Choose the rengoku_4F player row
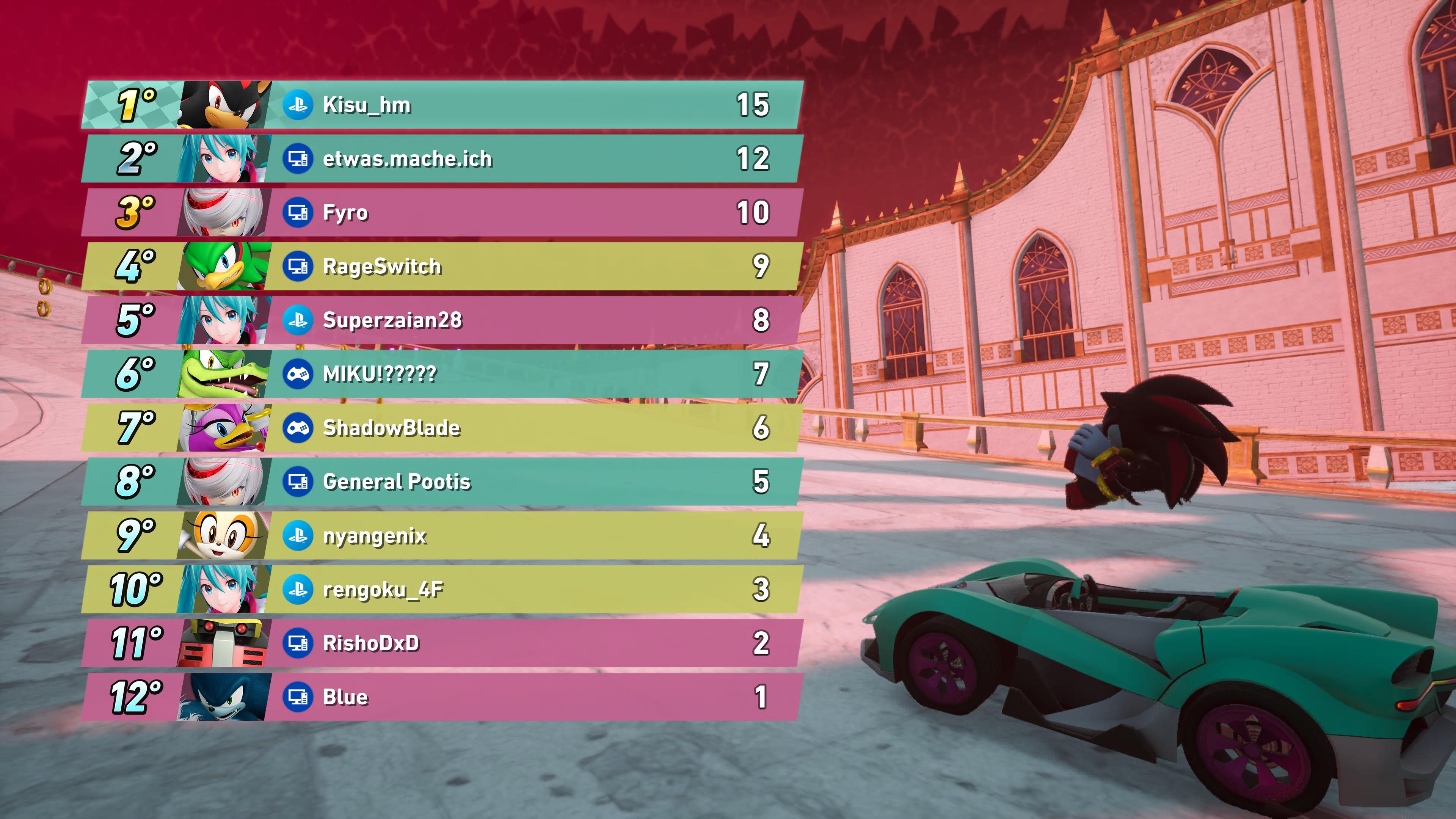Image resolution: width=1456 pixels, height=819 pixels. pos(442,590)
